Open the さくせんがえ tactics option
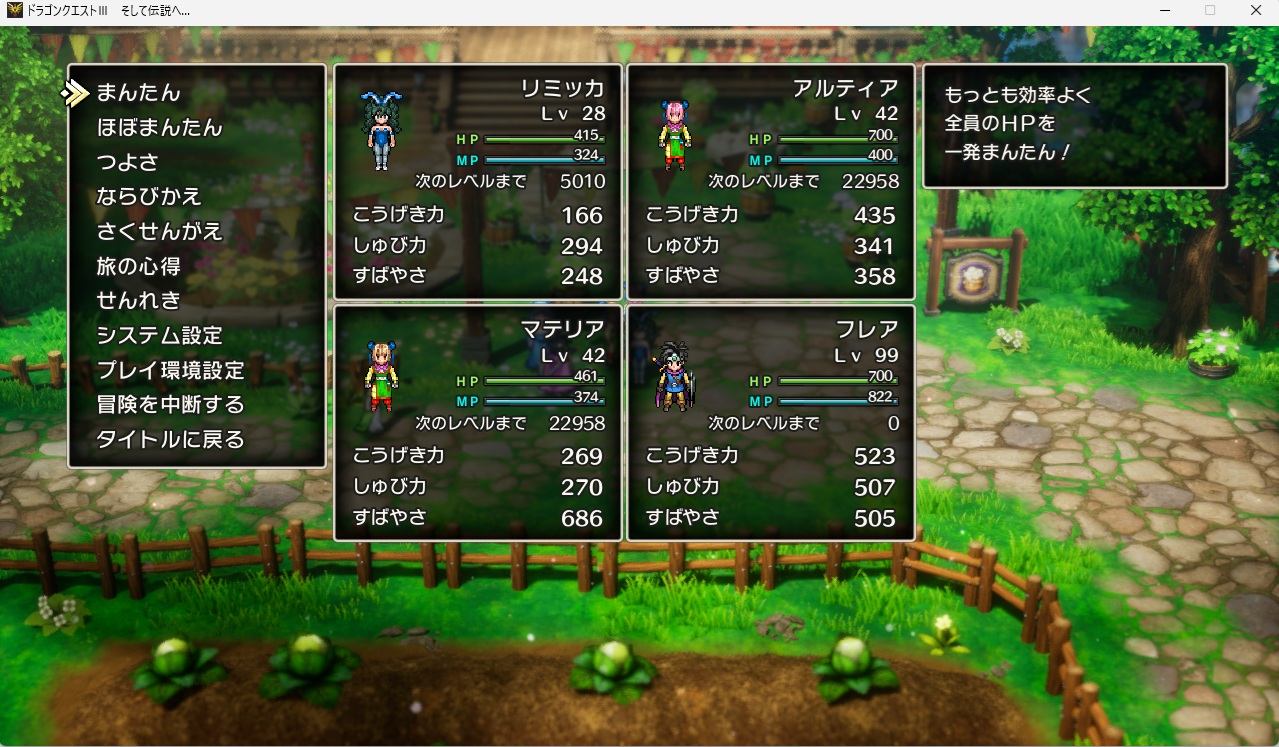The height and width of the screenshot is (747, 1279). 159,231
